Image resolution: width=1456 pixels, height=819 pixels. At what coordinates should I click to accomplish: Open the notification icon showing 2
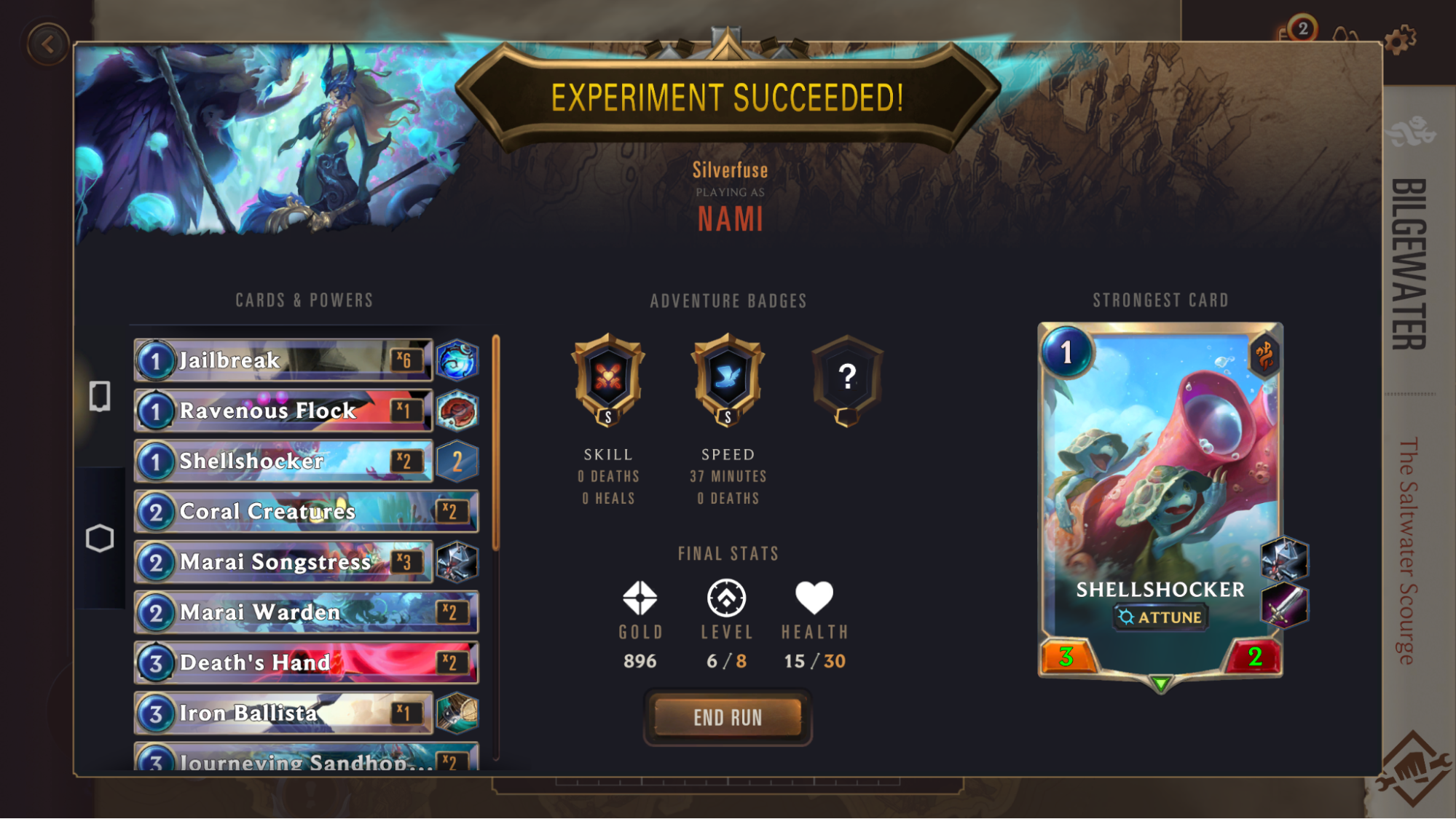pos(1300,31)
